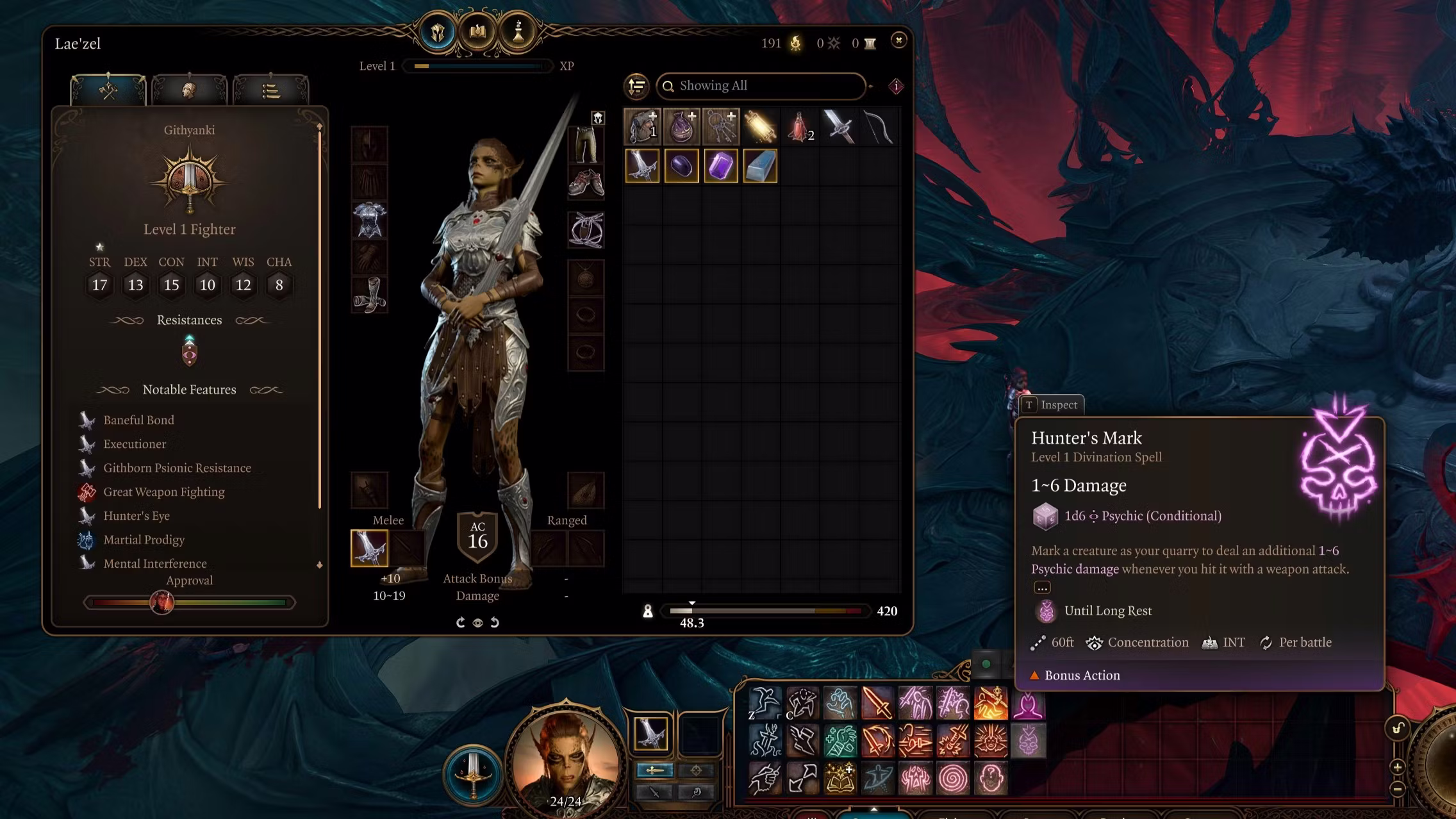This screenshot has width=1456, height=819.
Task: Activate Hunter's Mark skull icon on hotbar
Action: click(1028, 741)
